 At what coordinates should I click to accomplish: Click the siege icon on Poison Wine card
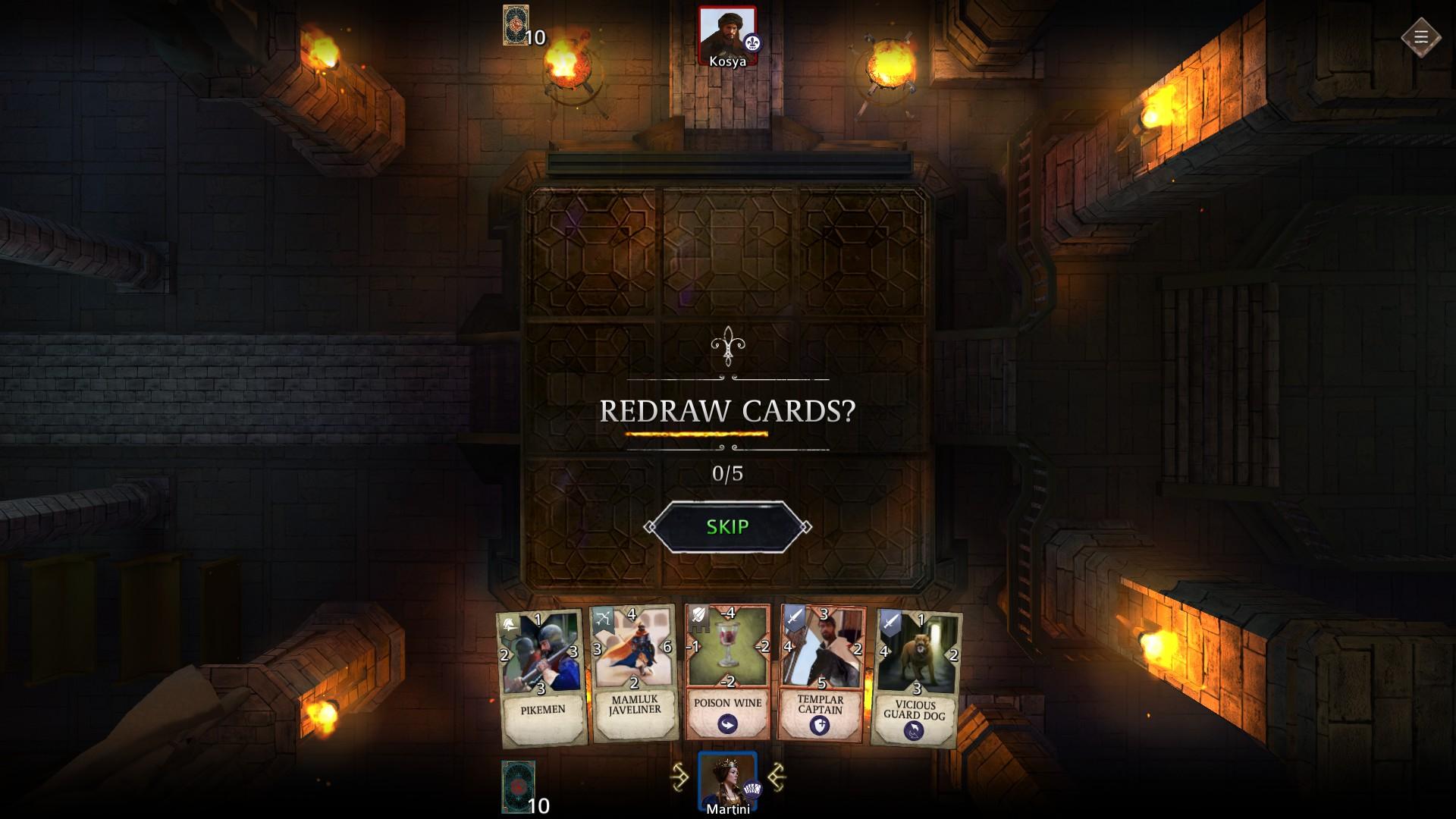[x=698, y=619]
